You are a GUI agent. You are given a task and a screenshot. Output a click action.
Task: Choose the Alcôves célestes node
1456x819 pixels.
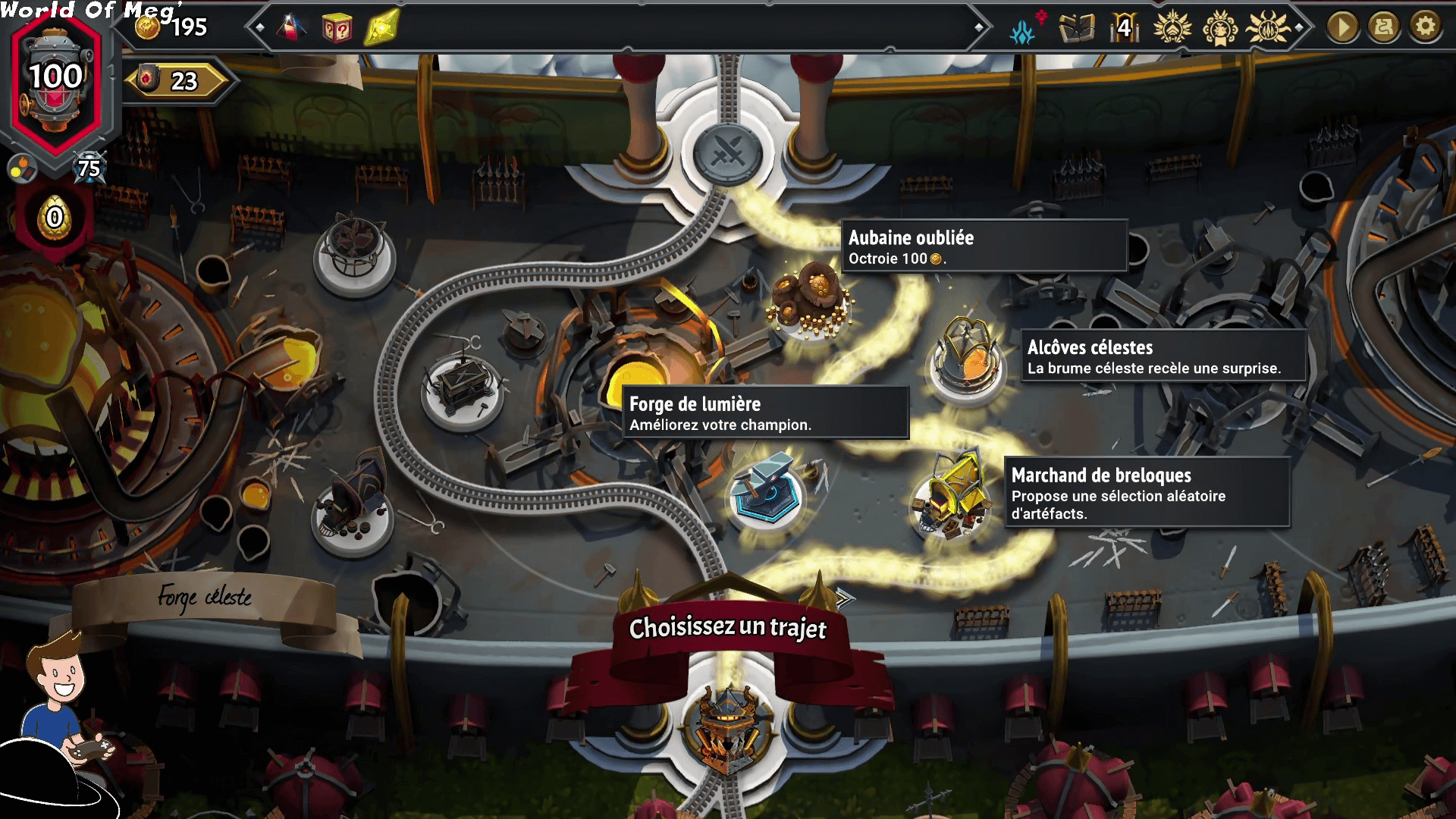coord(968,356)
